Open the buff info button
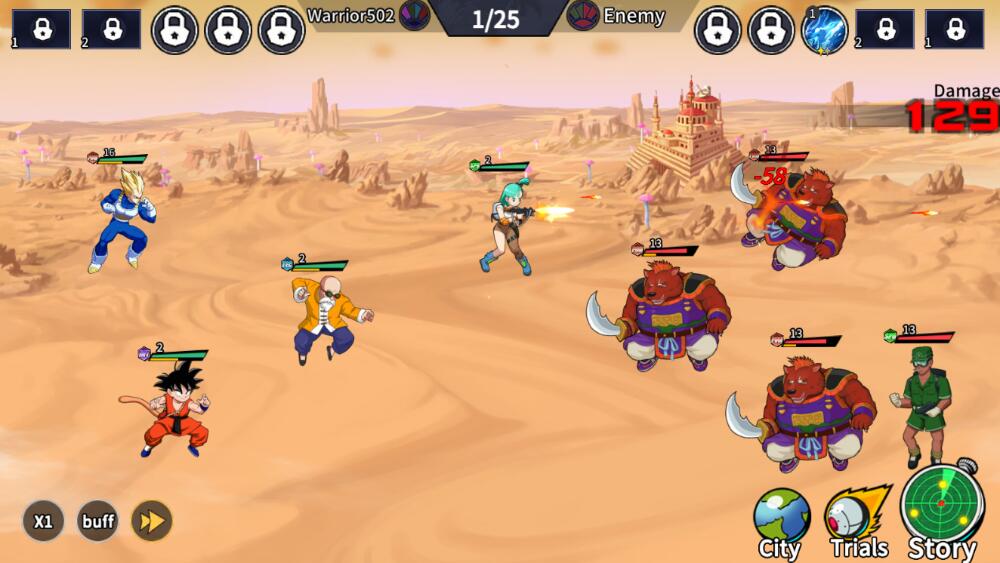Viewport: 1000px width, 563px height. pos(98,521)
